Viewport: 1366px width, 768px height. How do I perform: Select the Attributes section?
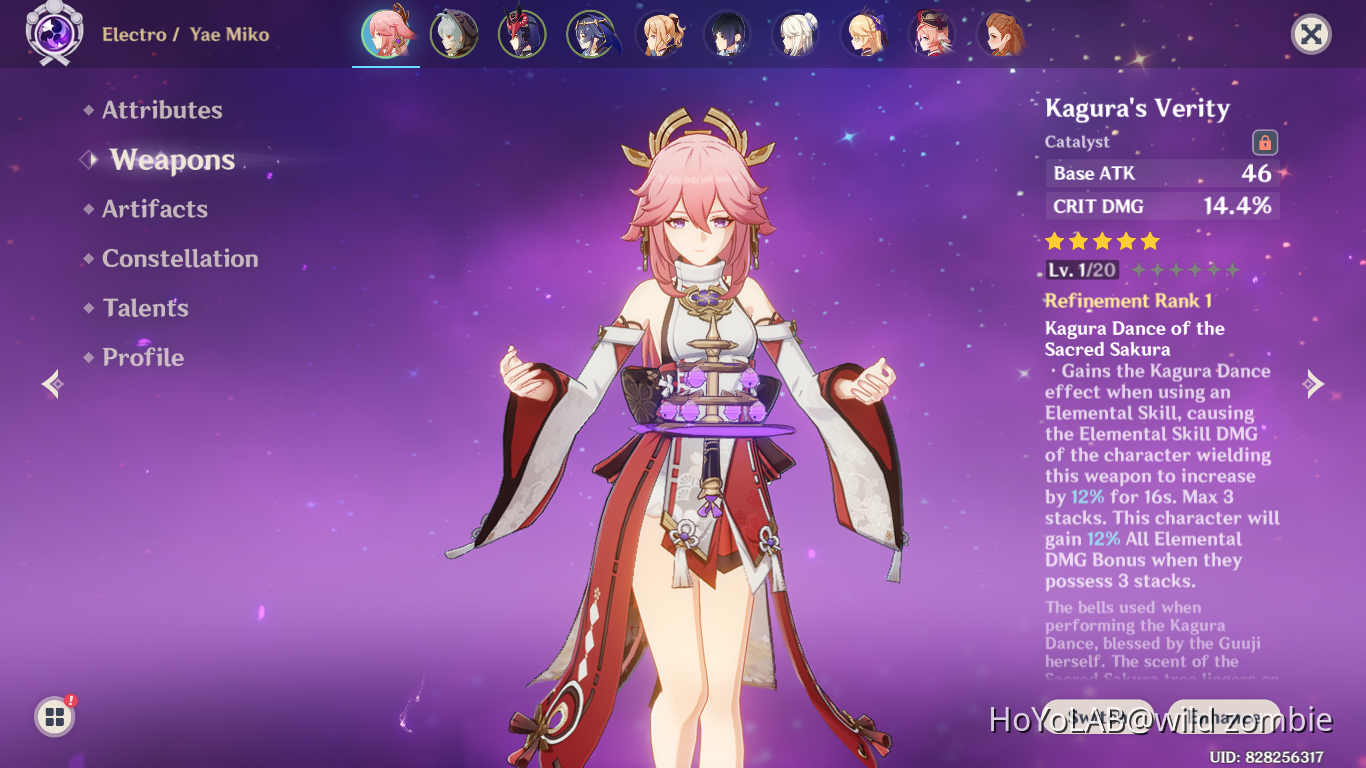pos(162,110)
